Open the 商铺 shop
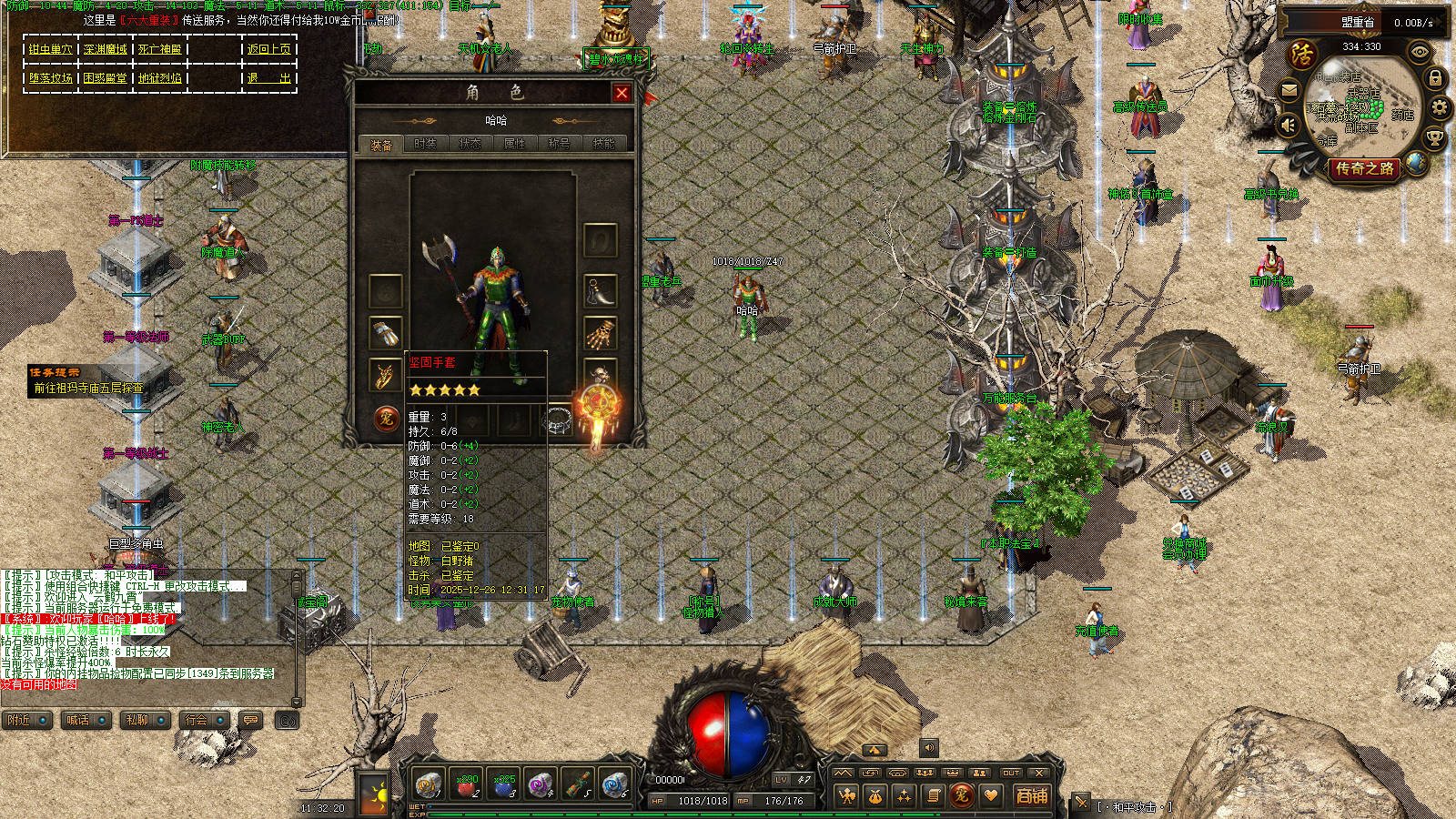The width and height of the screenshot is (1456, 819). (x=1031, y=795)
